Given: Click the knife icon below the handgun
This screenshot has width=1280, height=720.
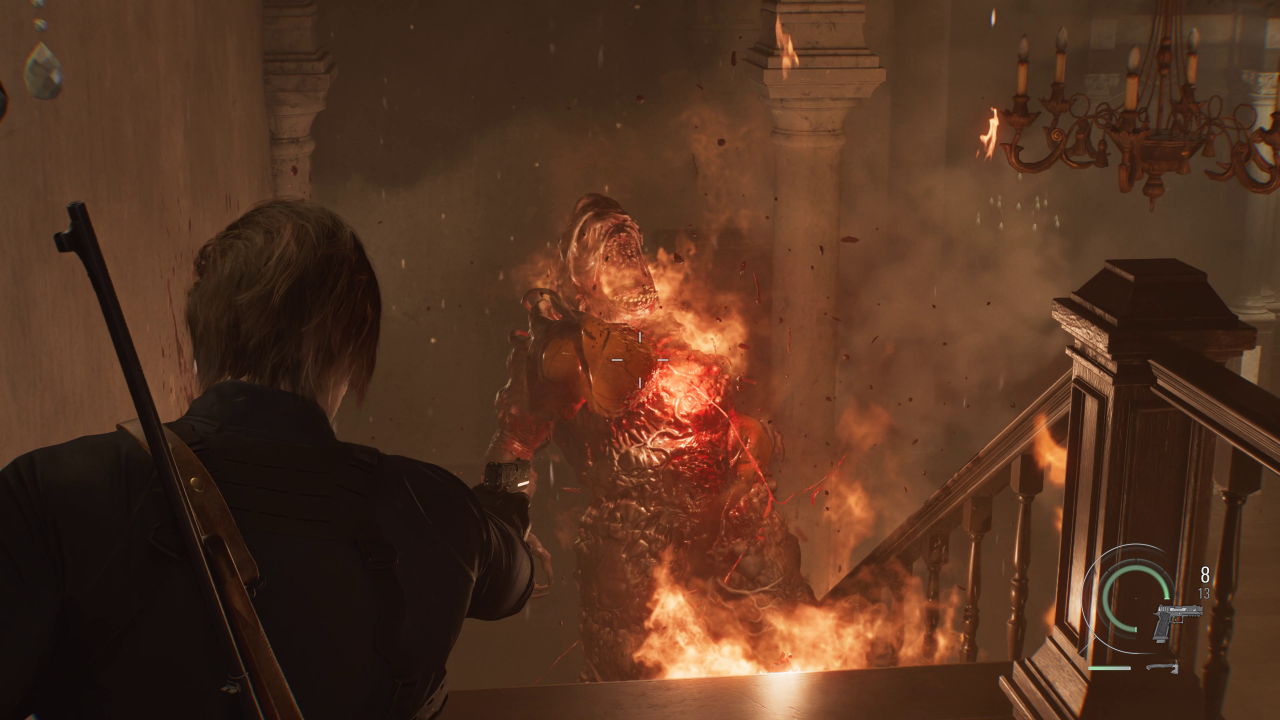Looking at the screenshot, I should point(1162,667).
